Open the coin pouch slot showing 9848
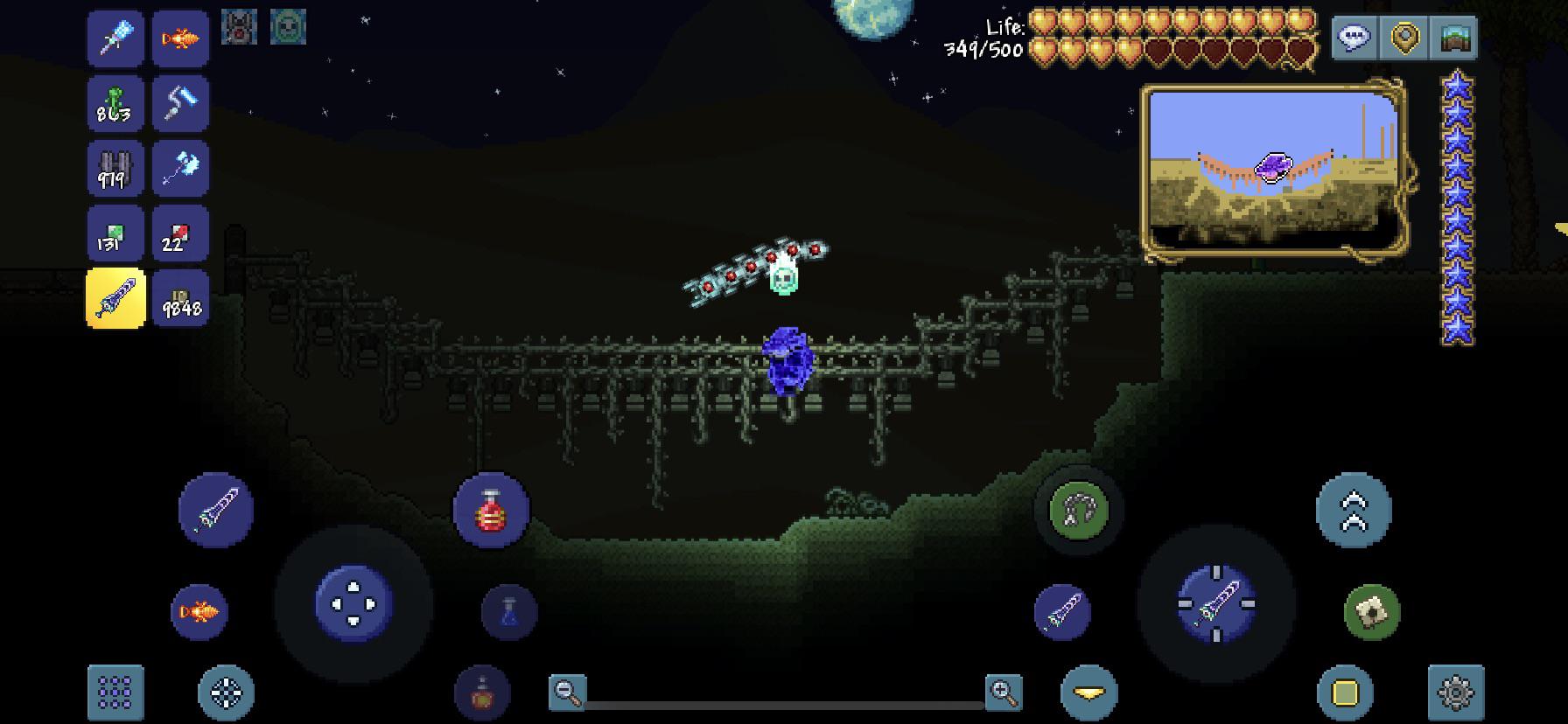This screenshot has width=1568, height=724. tap(180, 298)
